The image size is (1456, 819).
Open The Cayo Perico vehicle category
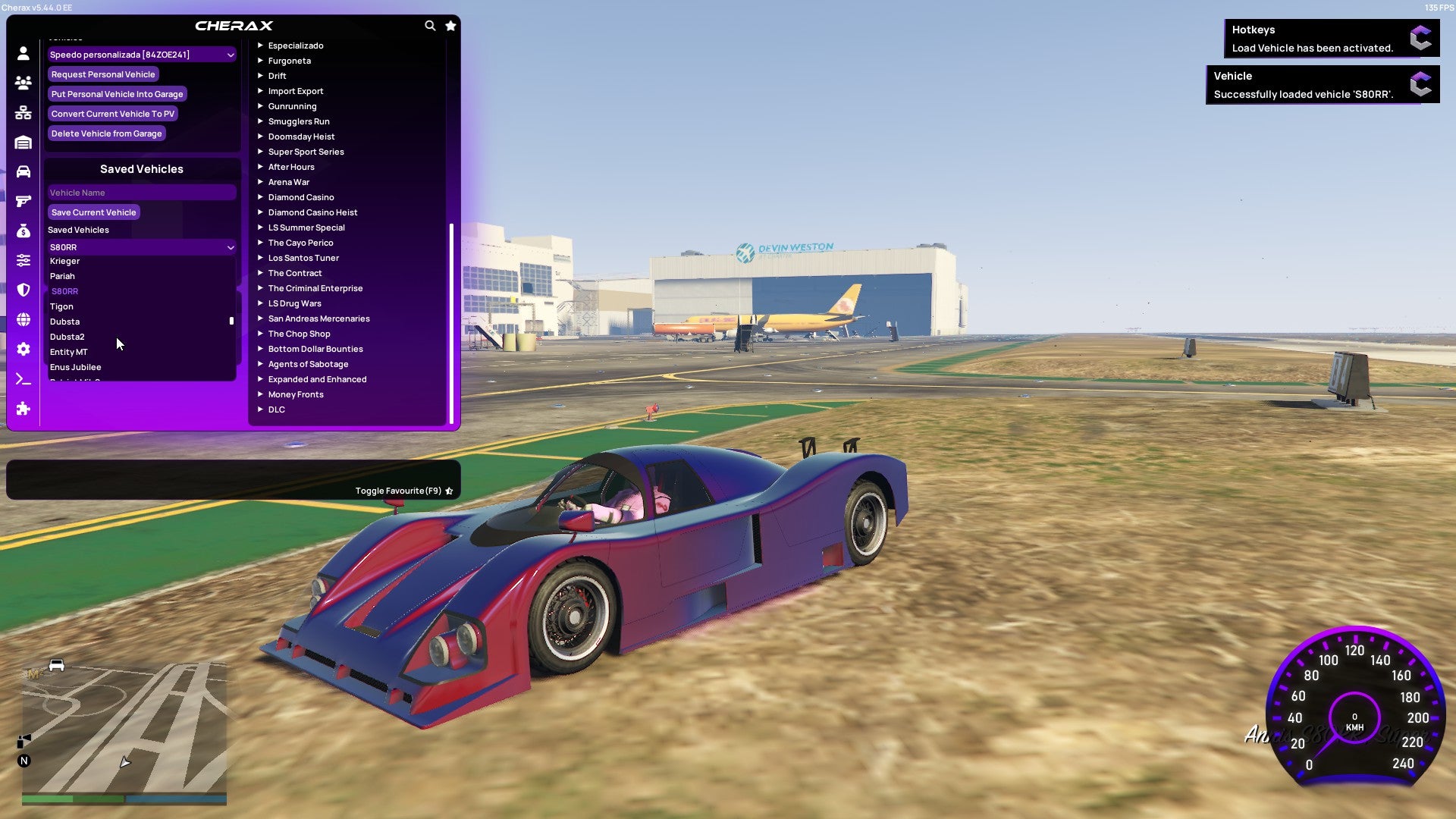(300, 243)
